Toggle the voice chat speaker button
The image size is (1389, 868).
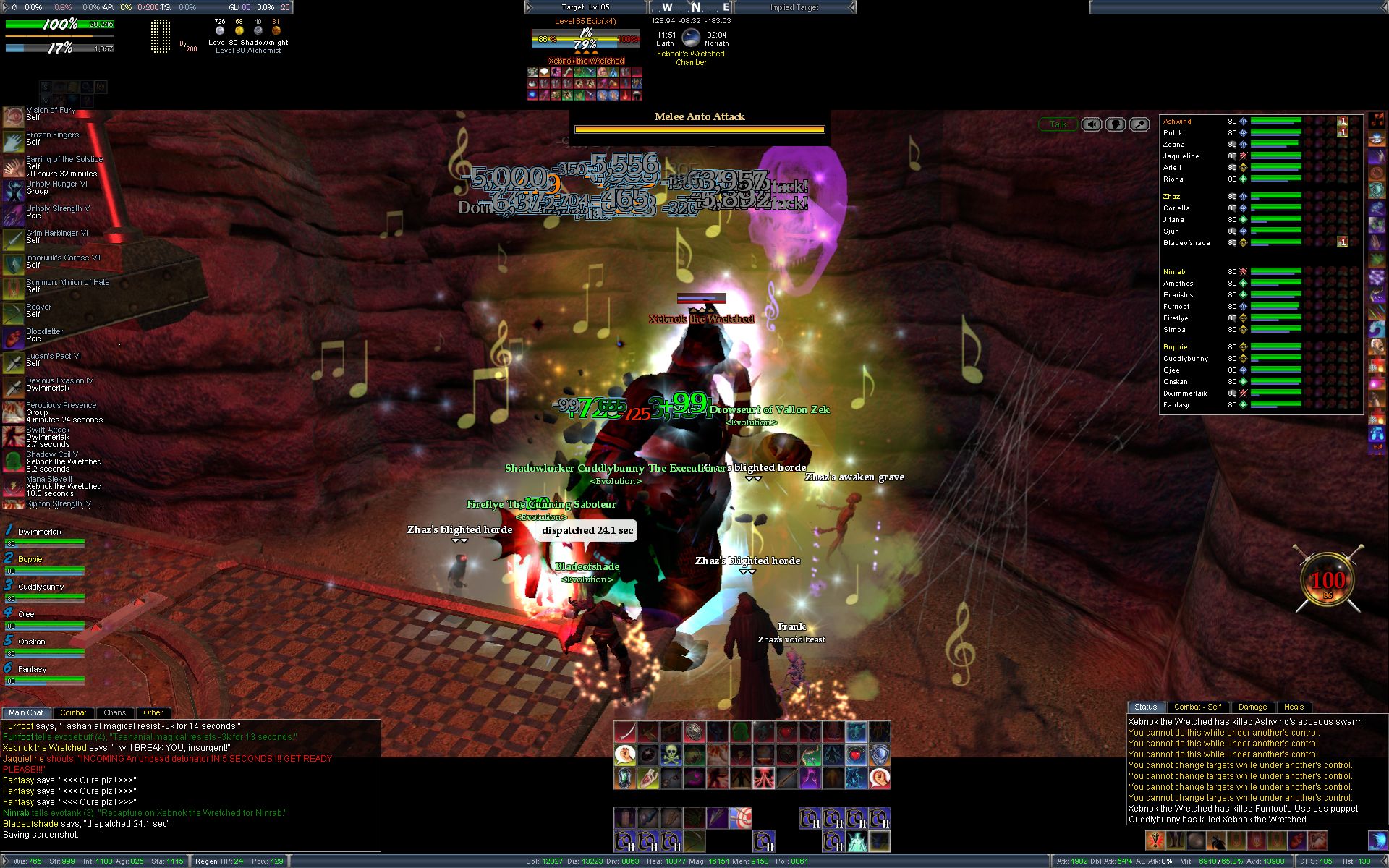pos(1092,124)
